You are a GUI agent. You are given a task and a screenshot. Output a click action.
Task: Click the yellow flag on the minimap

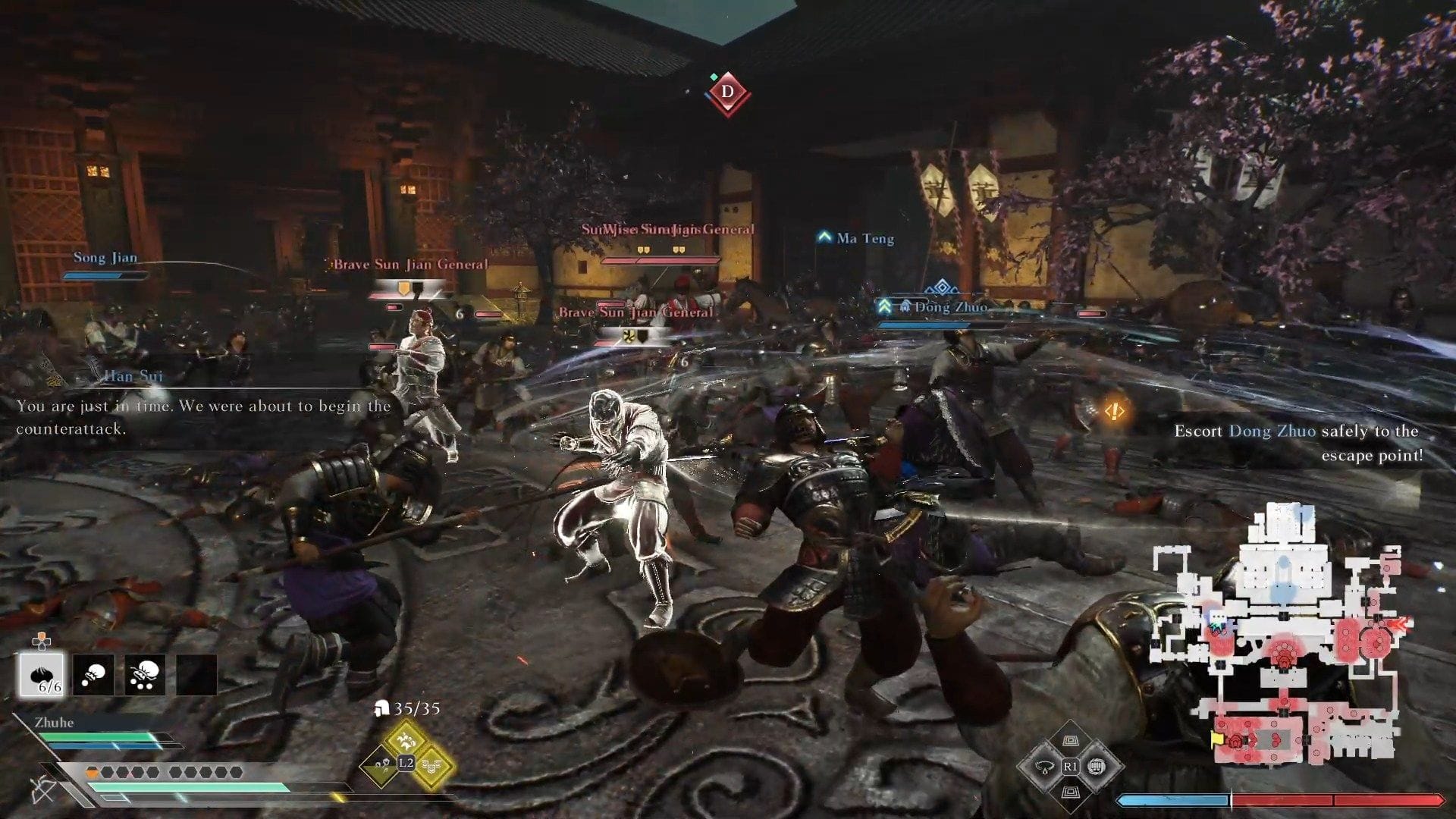tap(1218, 737)
